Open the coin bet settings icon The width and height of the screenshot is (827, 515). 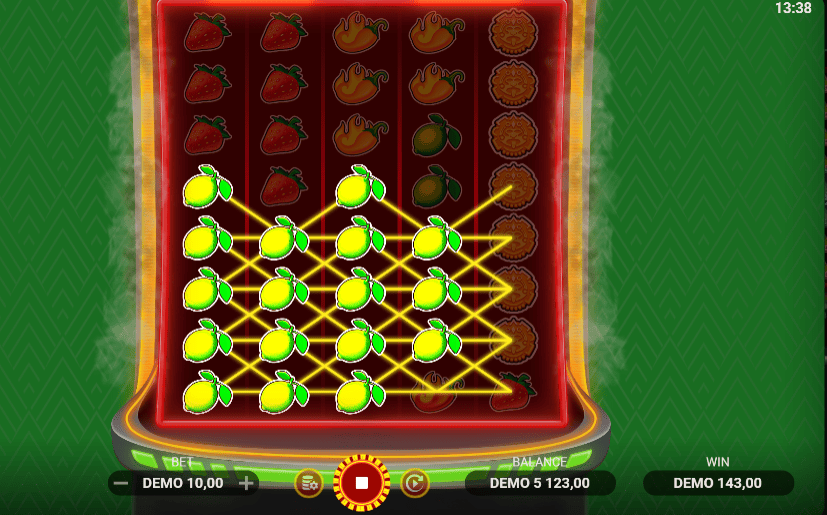tap(308, 484)
